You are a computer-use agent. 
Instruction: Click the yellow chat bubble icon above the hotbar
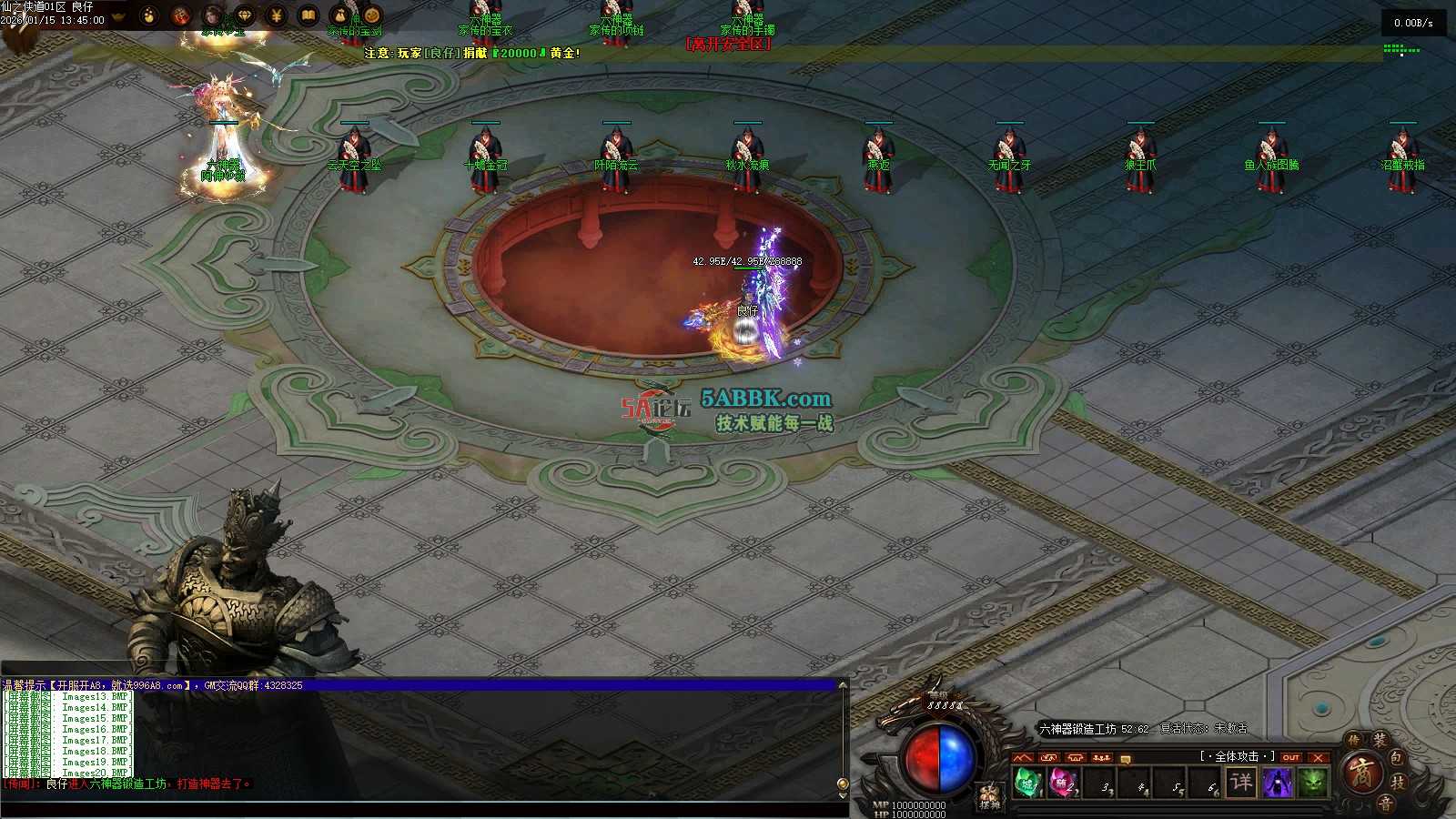pyautogui.click(x=1126, y=758)
